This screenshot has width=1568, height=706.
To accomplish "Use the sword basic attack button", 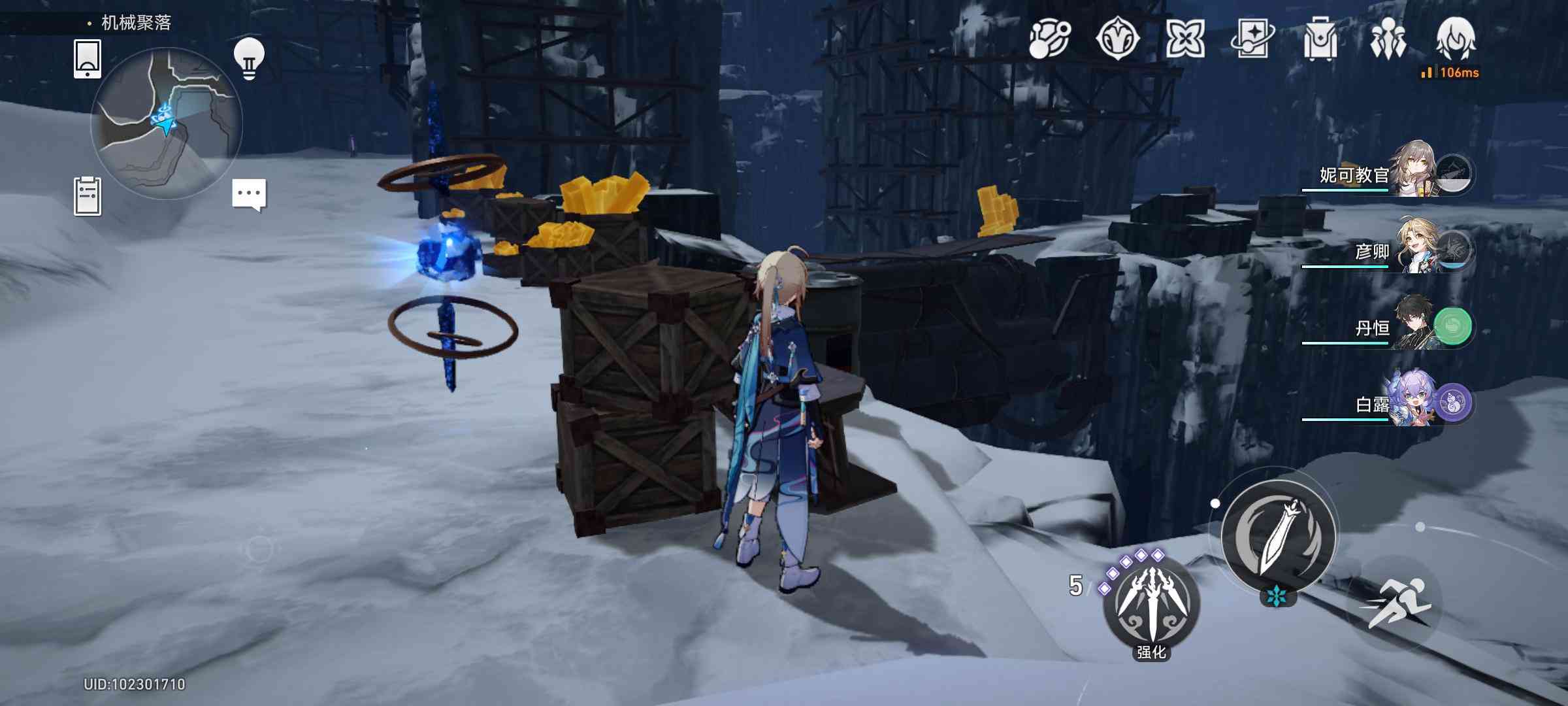I will pos(1278,537).
